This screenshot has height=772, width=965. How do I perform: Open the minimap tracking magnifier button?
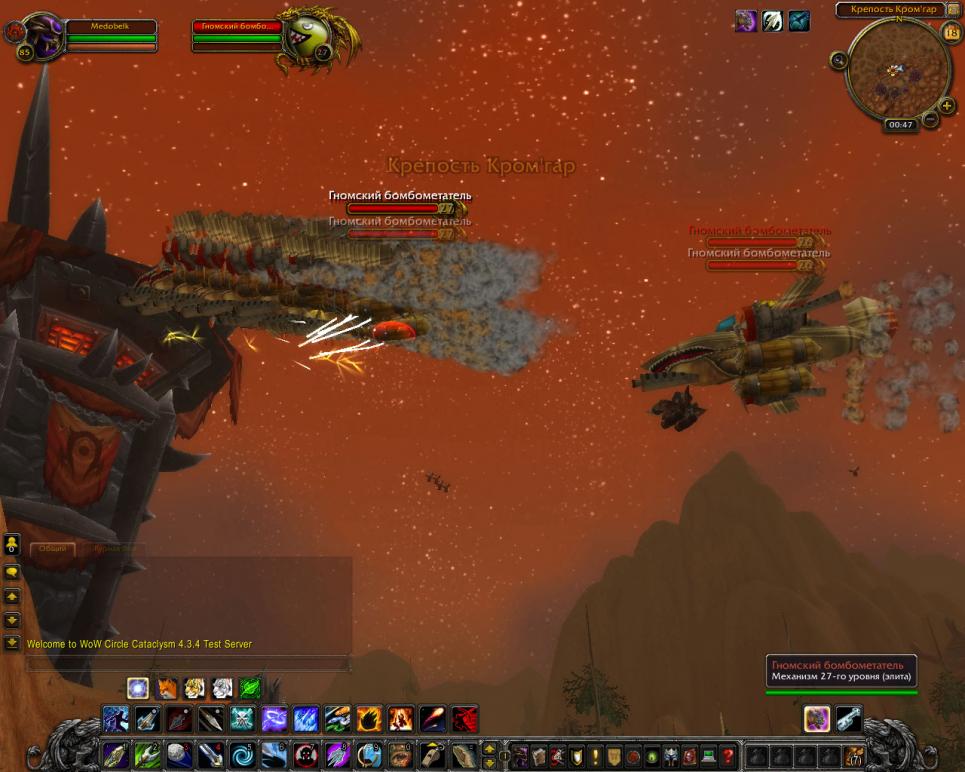pyautogui.click(x=838, y=60)
